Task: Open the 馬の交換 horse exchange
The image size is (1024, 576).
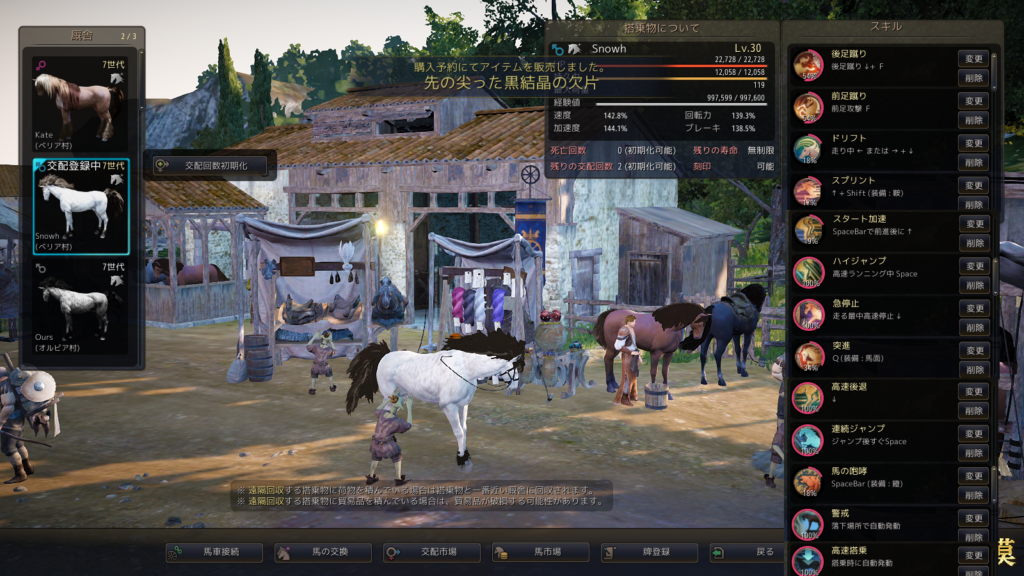Action: (x=322, y=552)
